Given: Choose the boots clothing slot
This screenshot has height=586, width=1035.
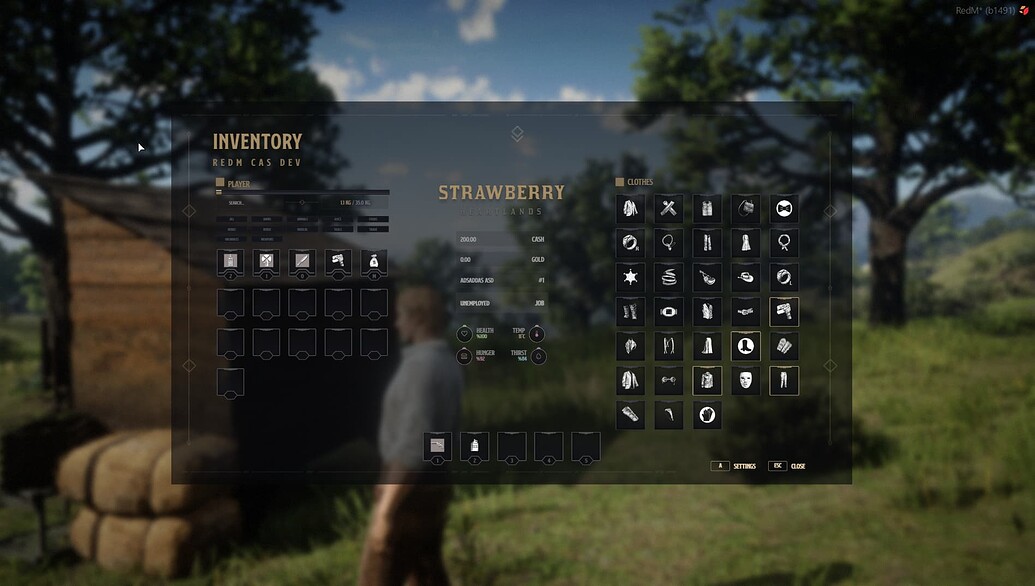Looking at the screenshot, I should (746, 346).
